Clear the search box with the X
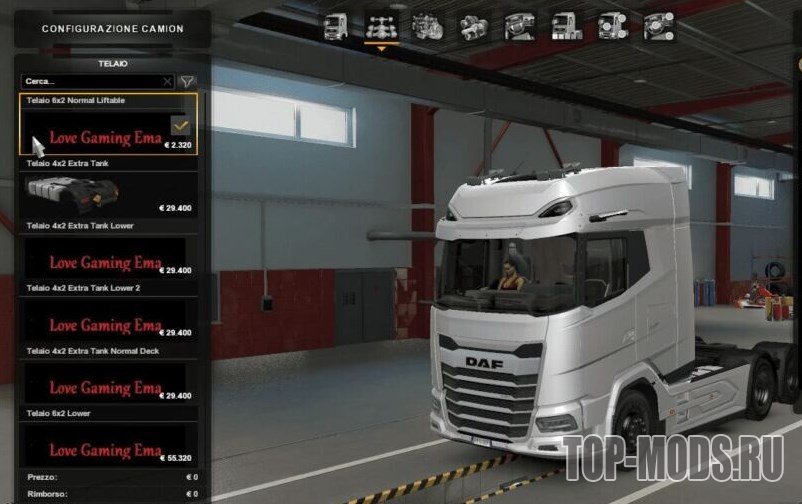The image size is (802, 504). point(167,81)
